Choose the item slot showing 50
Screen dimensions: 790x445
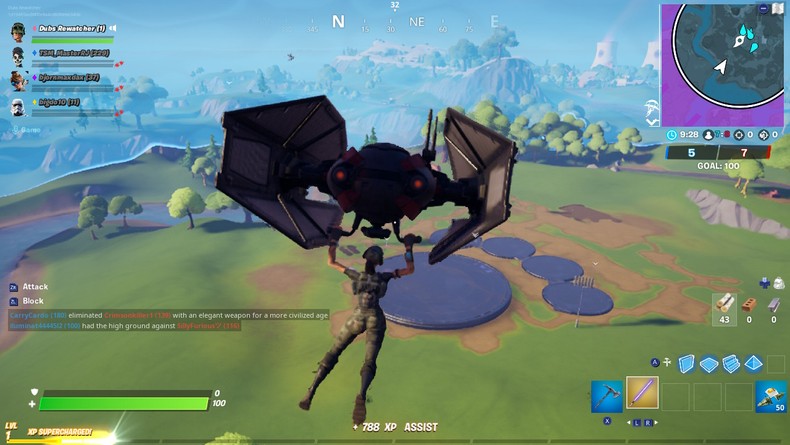(x=771, y=396)
